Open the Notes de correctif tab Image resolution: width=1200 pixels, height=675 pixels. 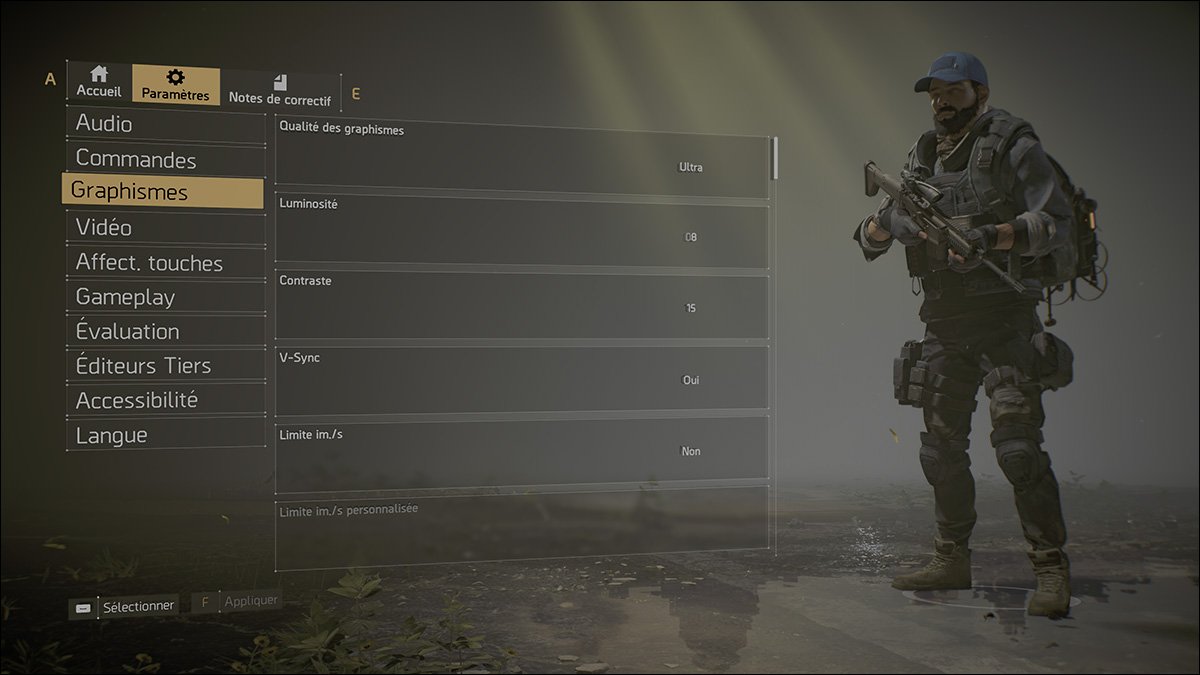[x=279, y=90]
